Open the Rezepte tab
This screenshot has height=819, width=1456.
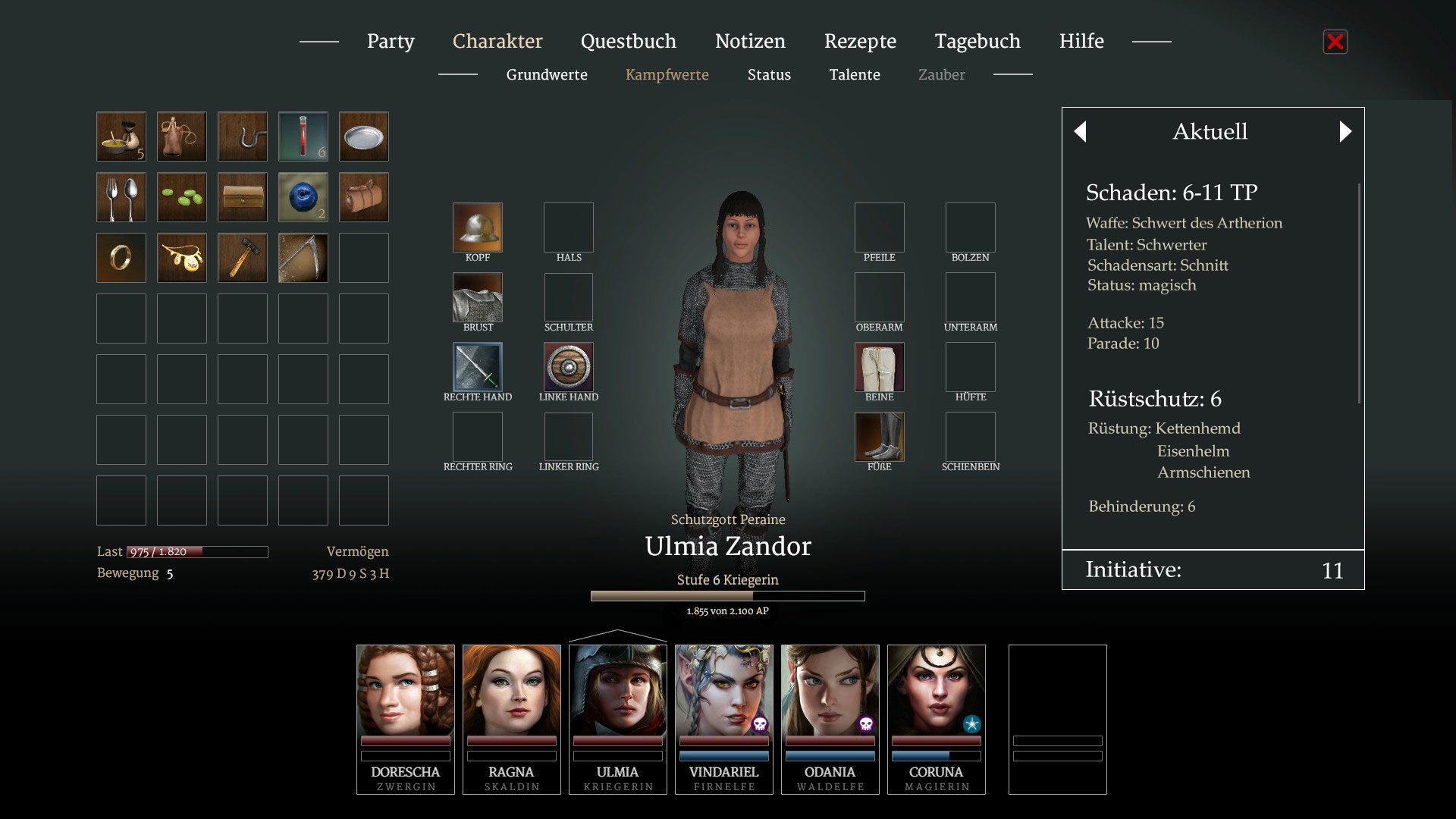point(860,42)
